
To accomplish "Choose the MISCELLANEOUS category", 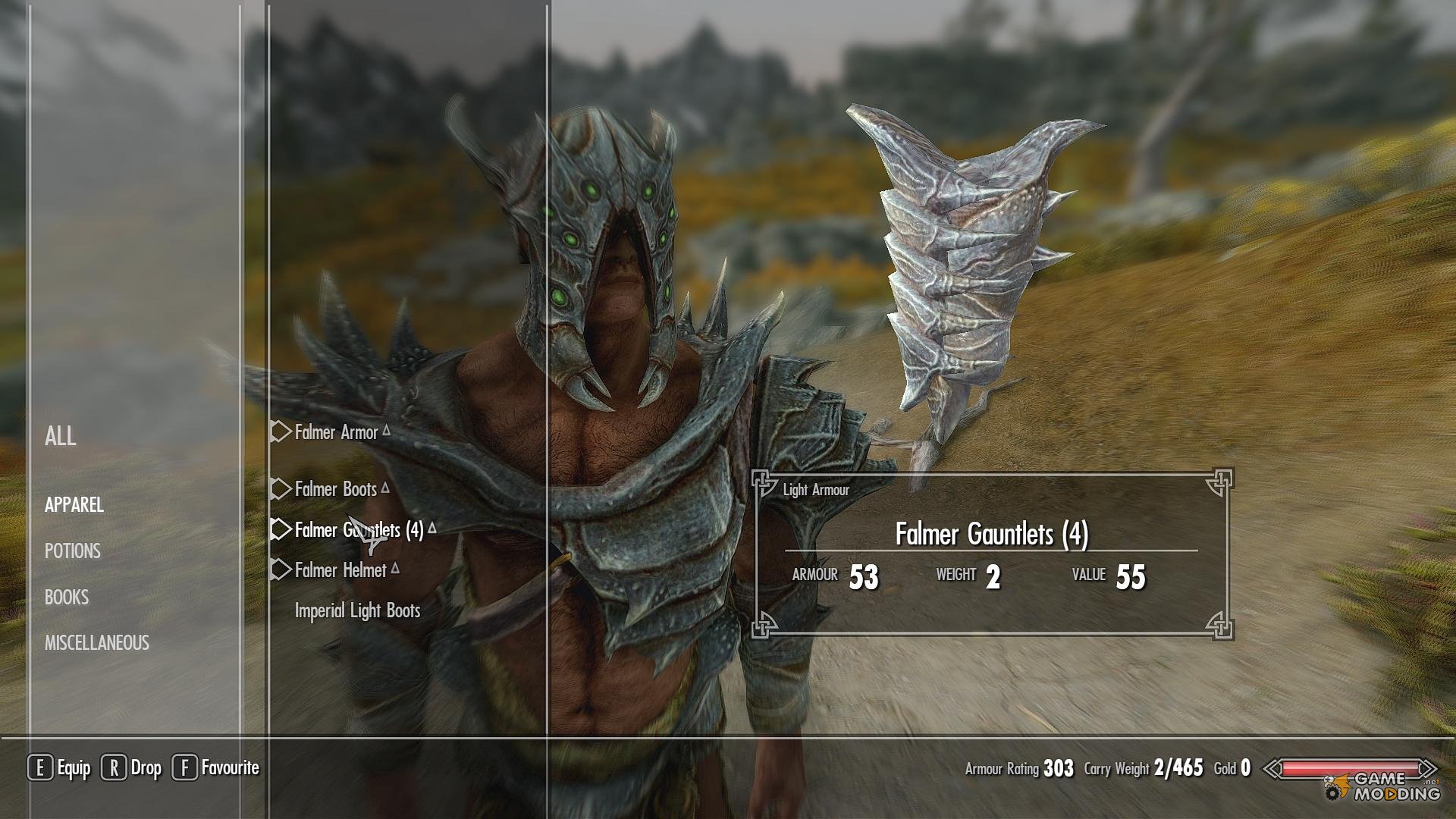I will click(97, 643).
